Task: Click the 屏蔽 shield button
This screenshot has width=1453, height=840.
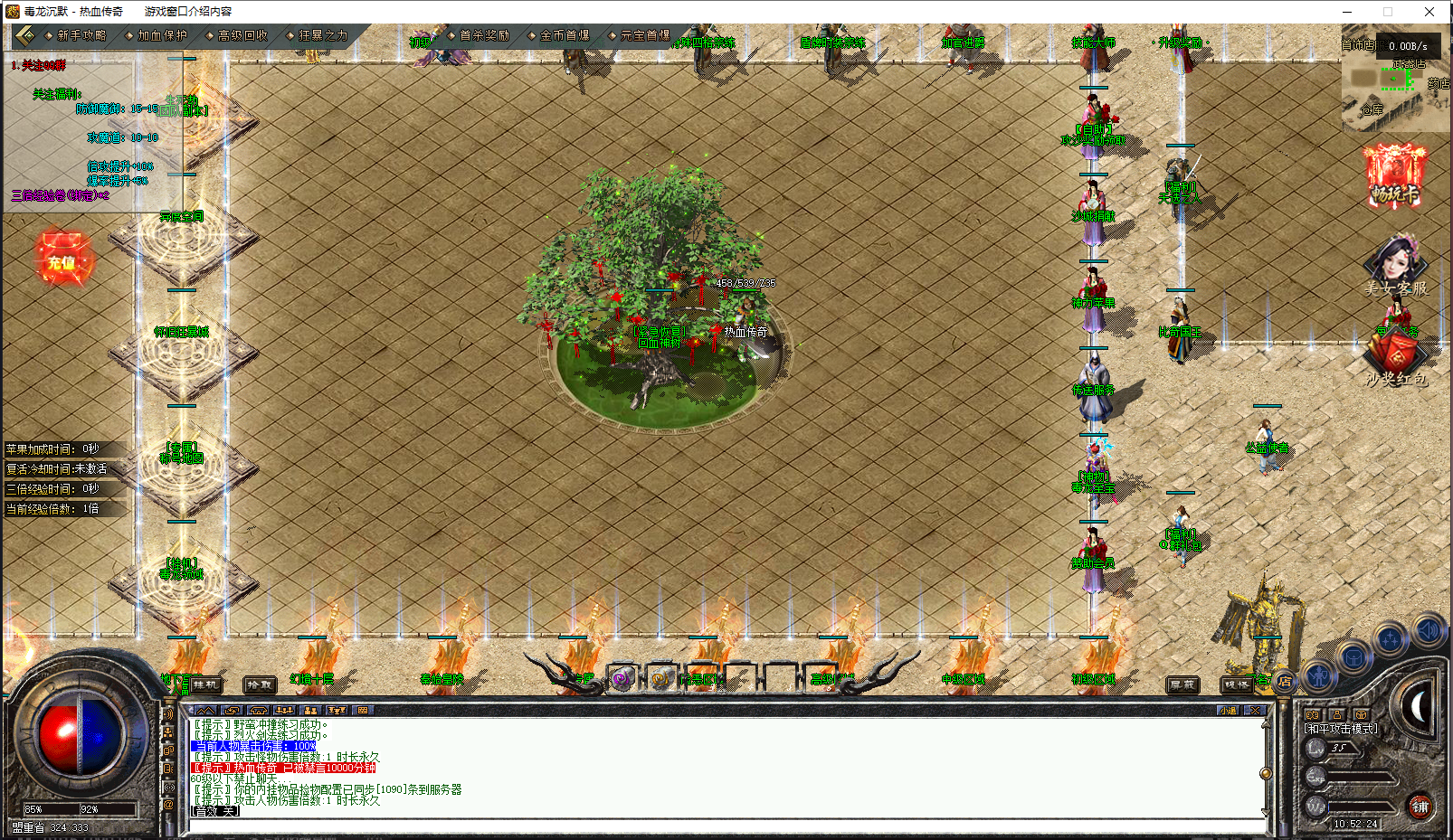Action: 1182,684
